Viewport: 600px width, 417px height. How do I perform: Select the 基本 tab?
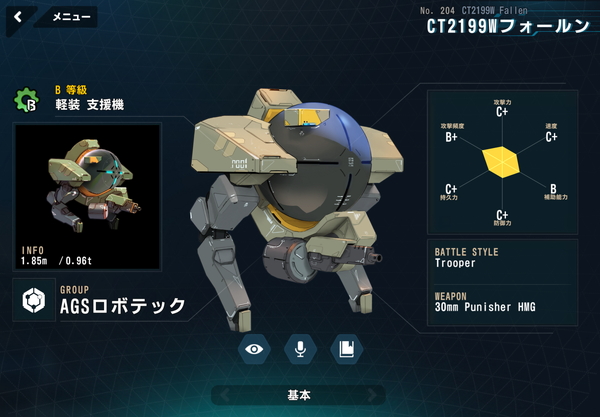tap(298, 395)
